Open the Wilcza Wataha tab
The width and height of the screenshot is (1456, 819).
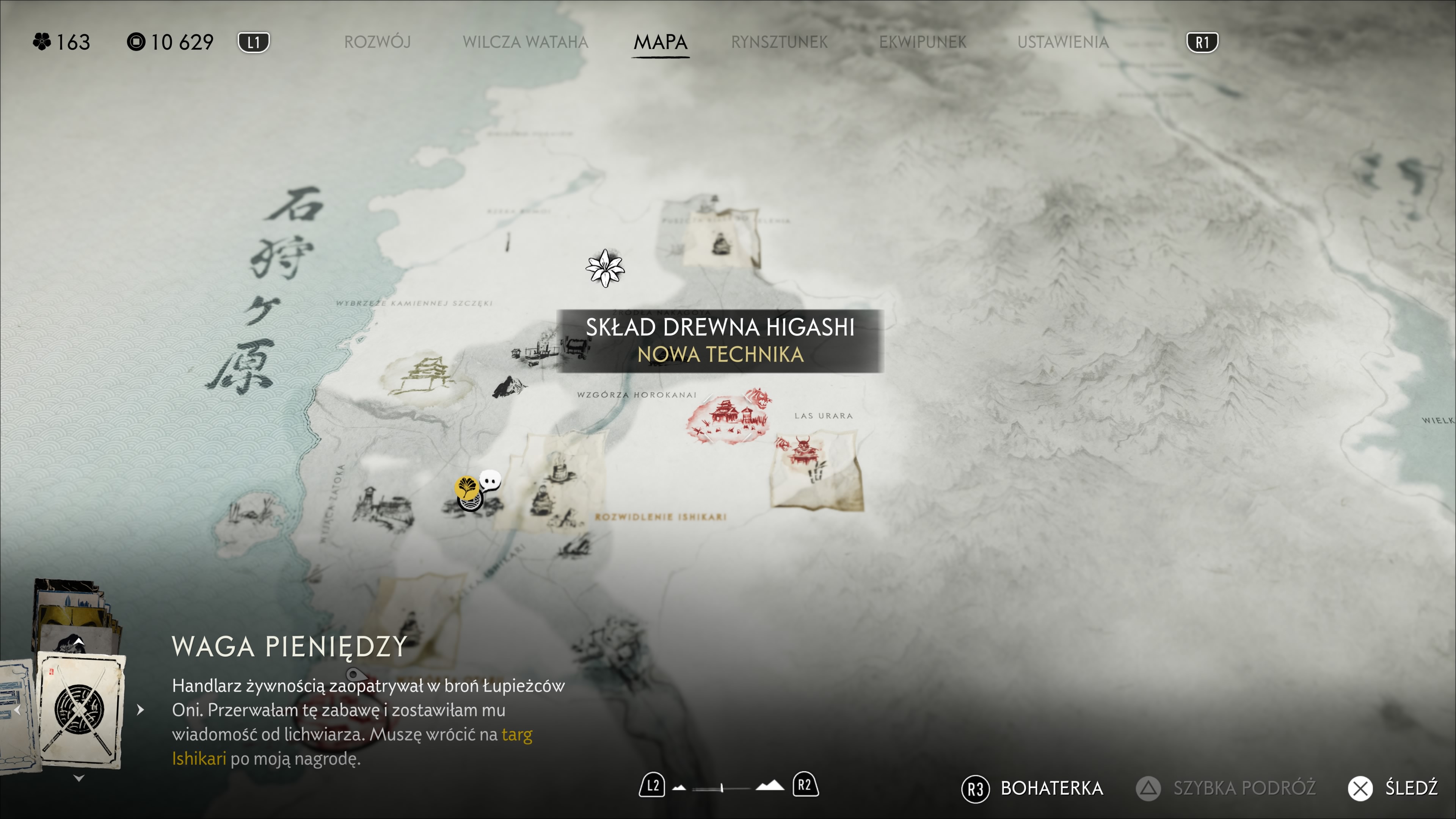(x=525, y=42)
